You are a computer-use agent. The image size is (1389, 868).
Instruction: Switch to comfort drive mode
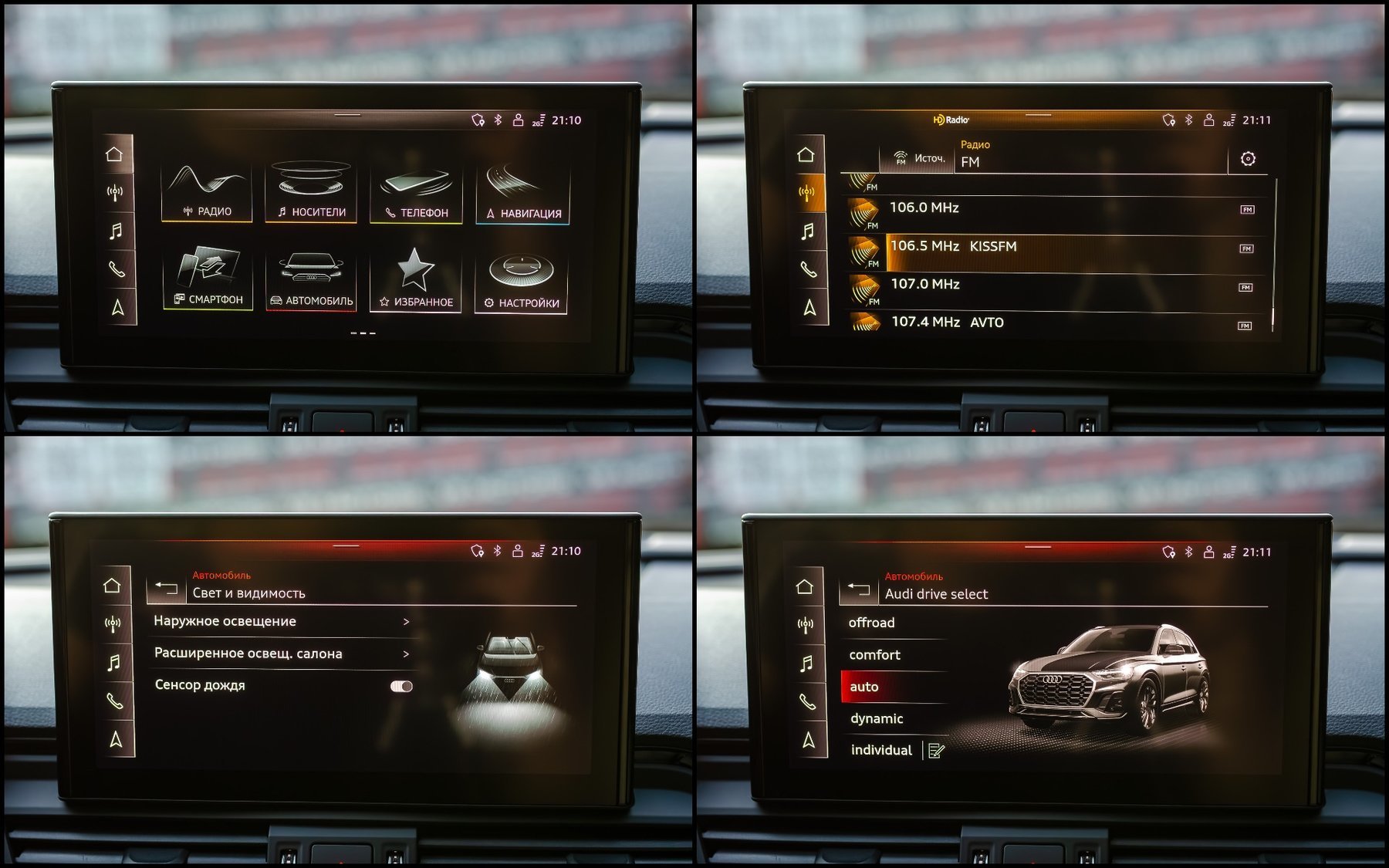(875, 655)
